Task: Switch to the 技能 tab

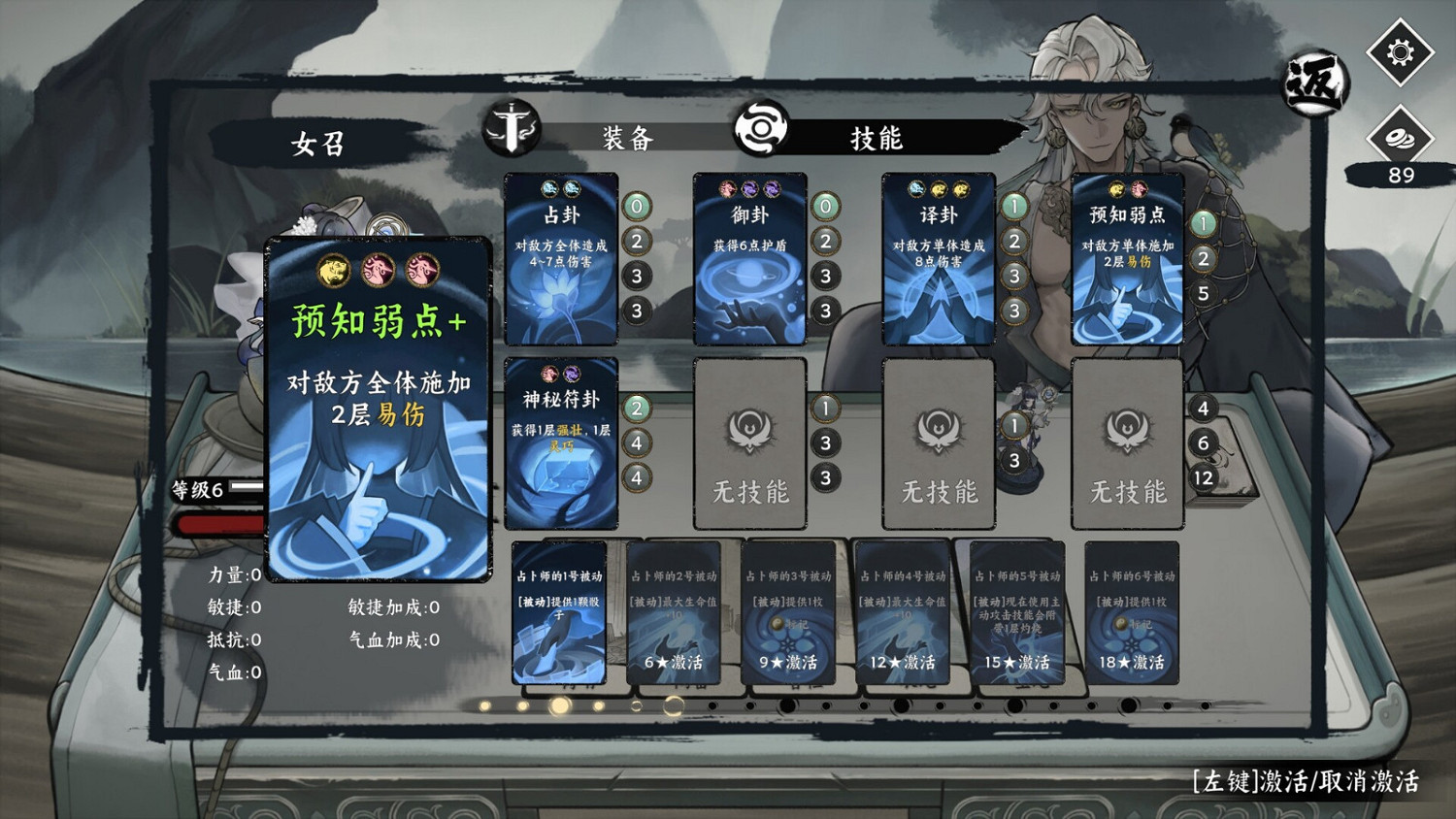Action: (878, 139)
